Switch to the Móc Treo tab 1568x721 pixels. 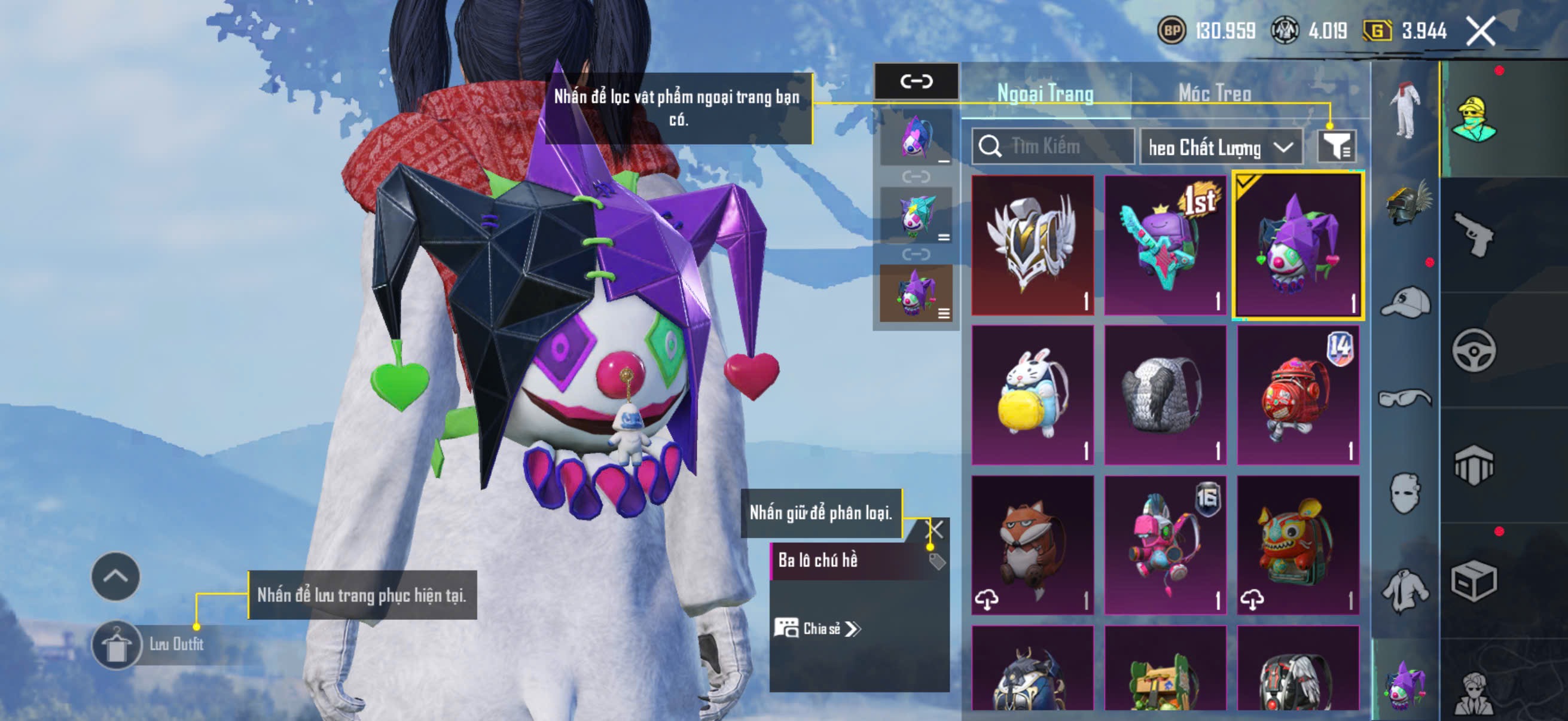[1215, 93]
